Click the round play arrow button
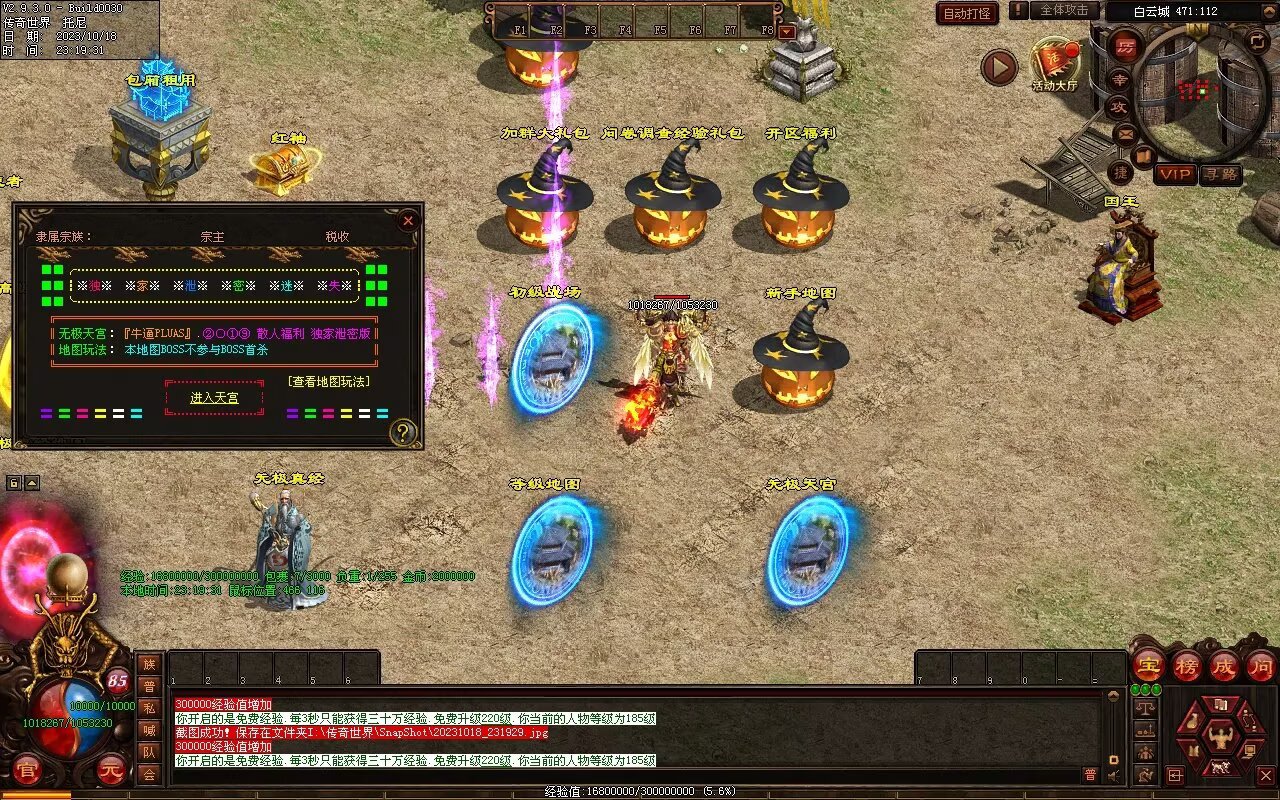Image resolution: width=1280 pixels, height=800 pixels. pyautogui.click(x=998, y=67)
